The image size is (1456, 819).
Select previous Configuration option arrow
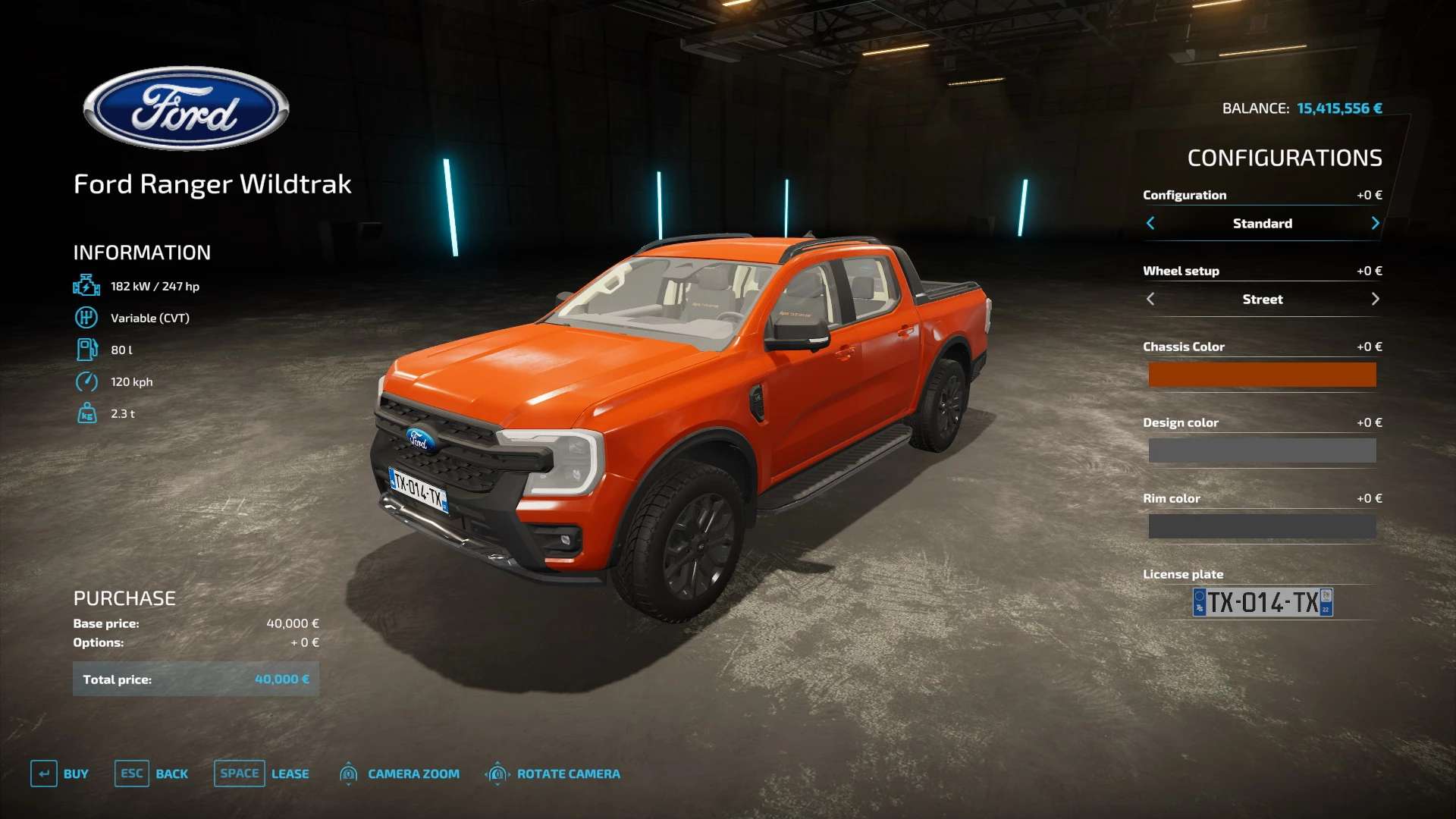1150,223
